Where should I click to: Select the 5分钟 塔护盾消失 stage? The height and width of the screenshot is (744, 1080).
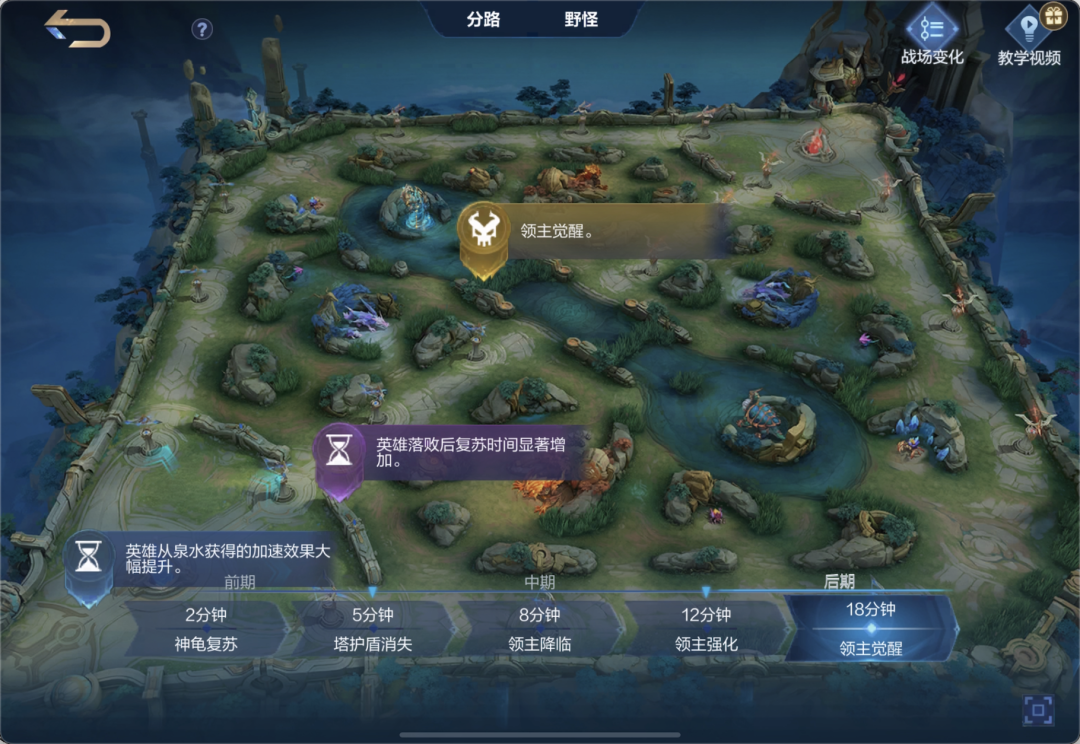tap(372, 629)
